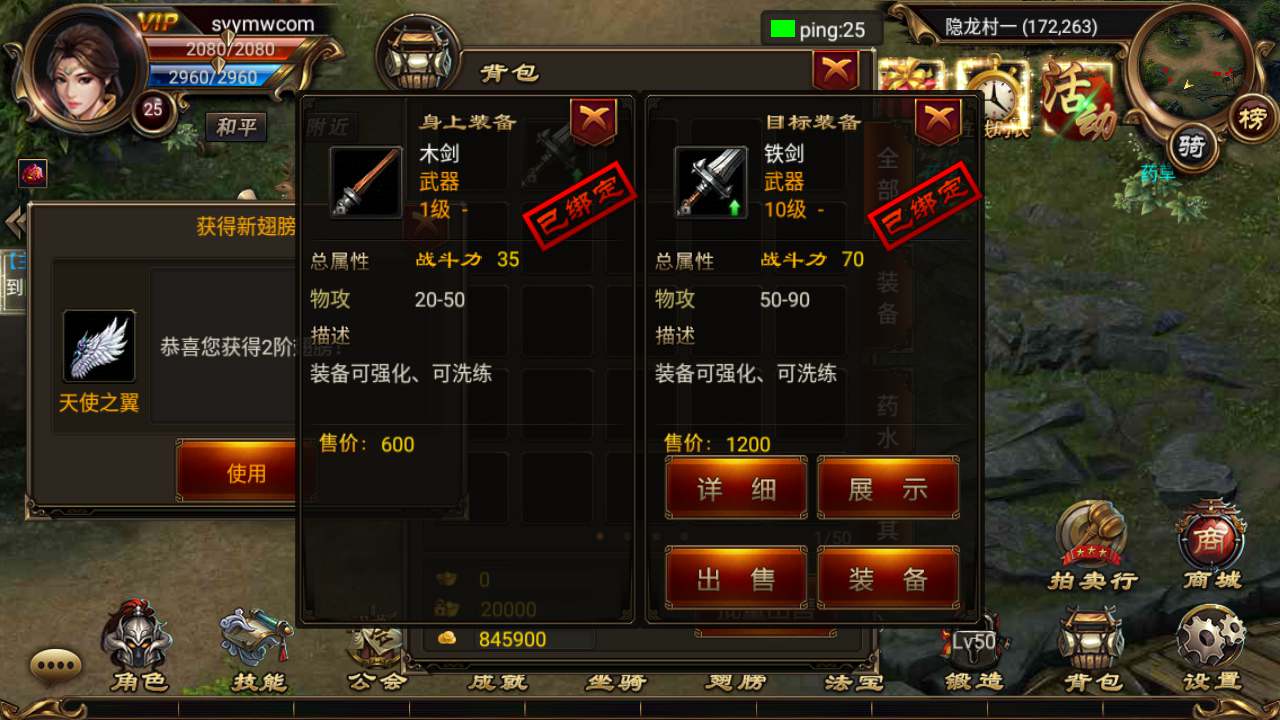This screenshot has width=1280, height=720.
Task: Toggle the 骑 mount button
Action: (1190, 148)
